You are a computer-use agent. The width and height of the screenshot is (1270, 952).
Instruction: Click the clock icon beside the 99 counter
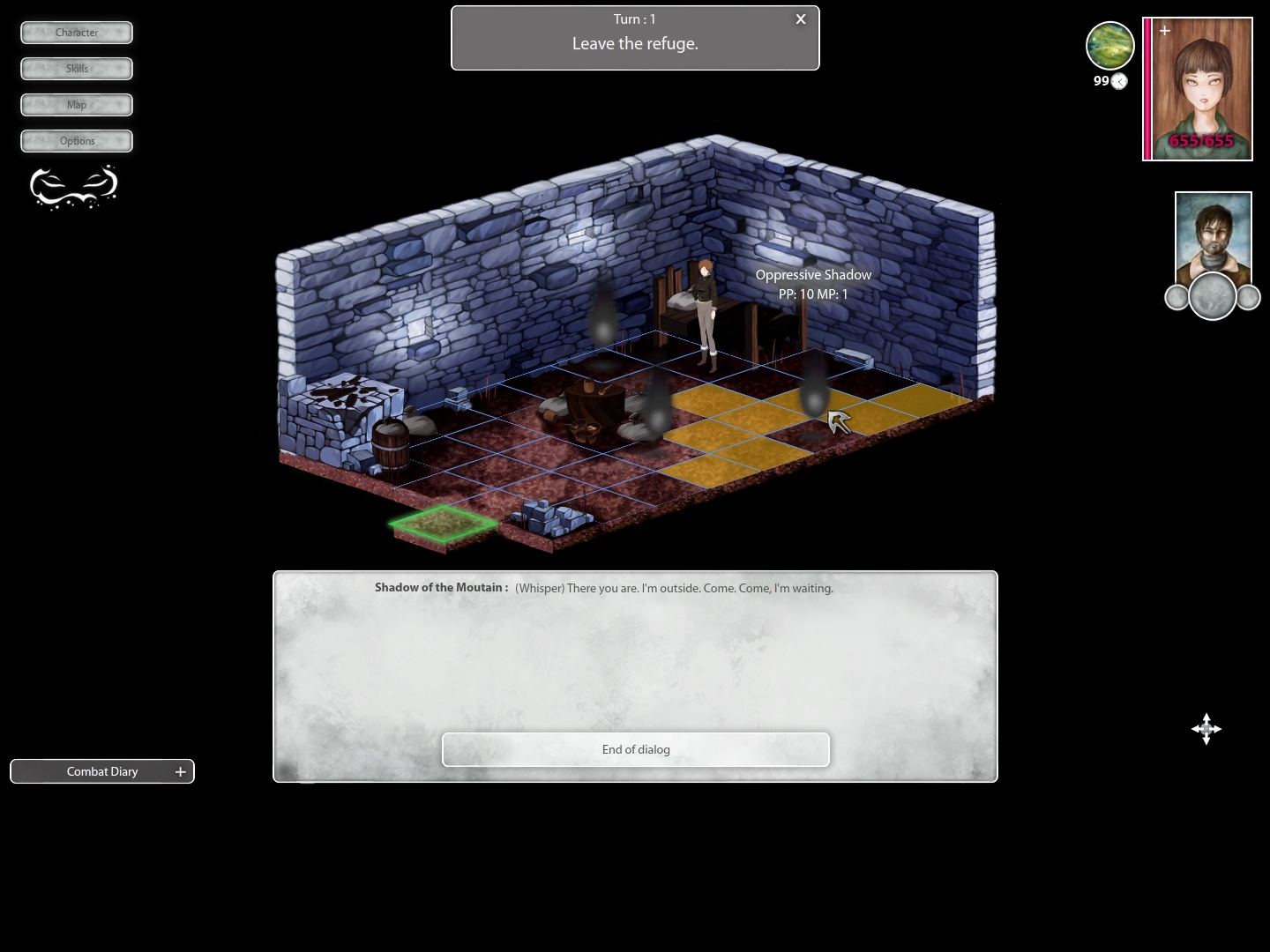tap(1118, 81)
